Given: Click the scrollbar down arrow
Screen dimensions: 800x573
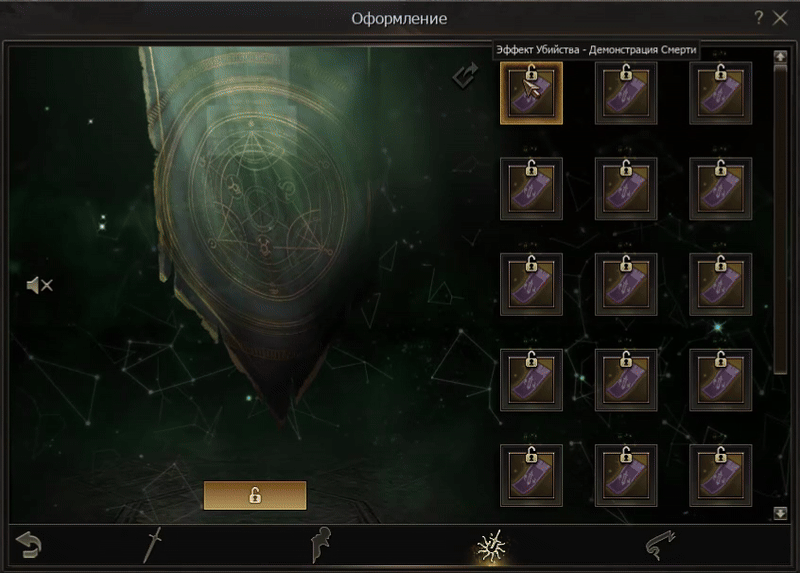Looking at the screenshot, I should (781, 513).
